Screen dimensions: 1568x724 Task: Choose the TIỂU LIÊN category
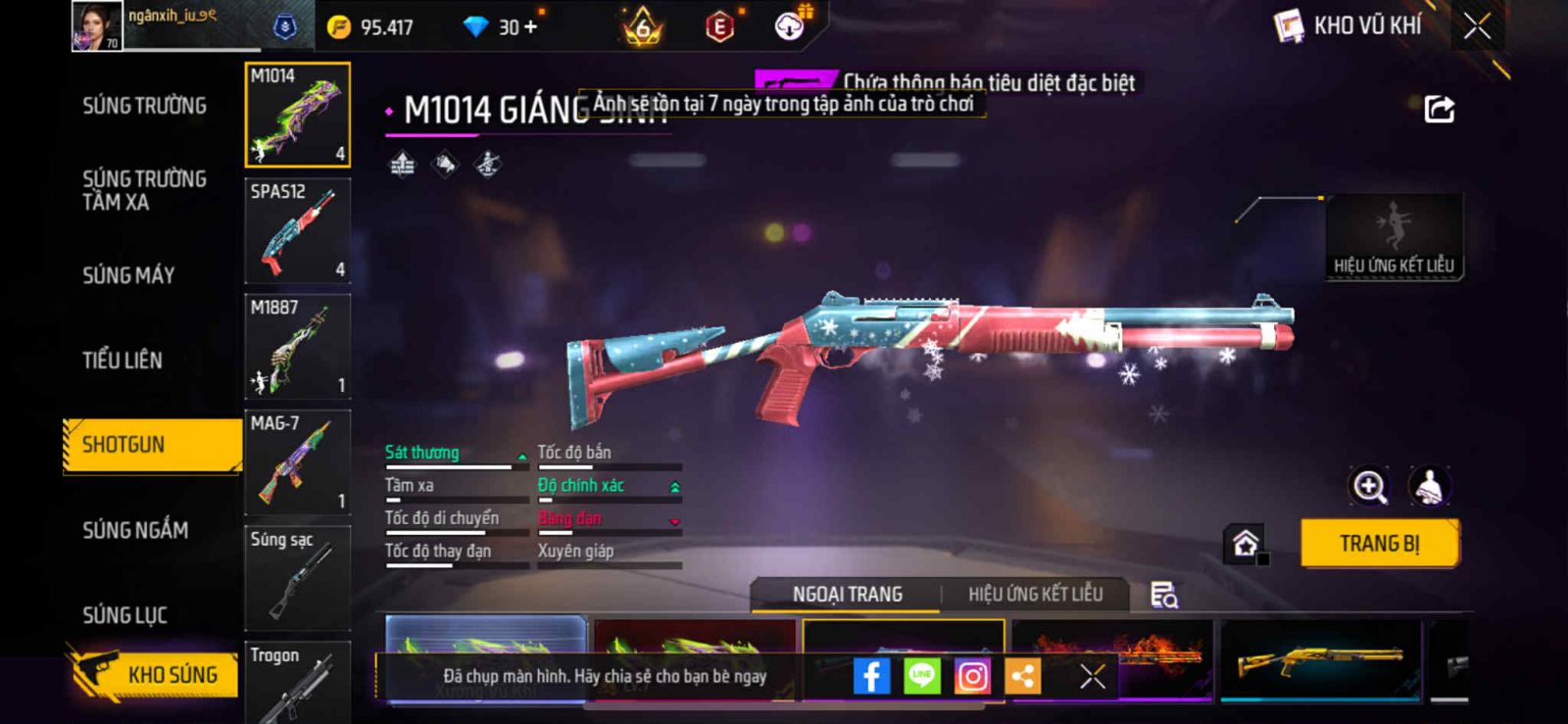(x=122, y=361)
